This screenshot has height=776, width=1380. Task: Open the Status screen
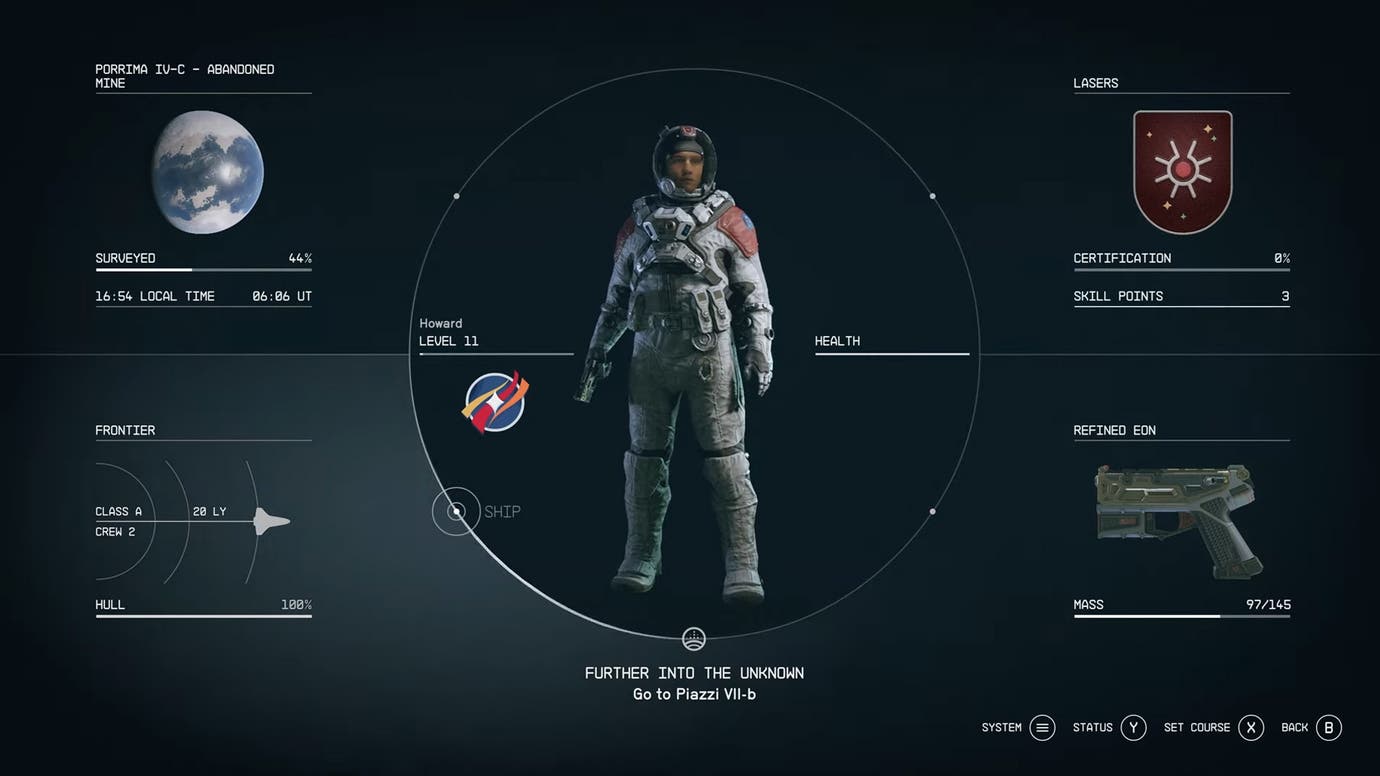point(1133,728)
